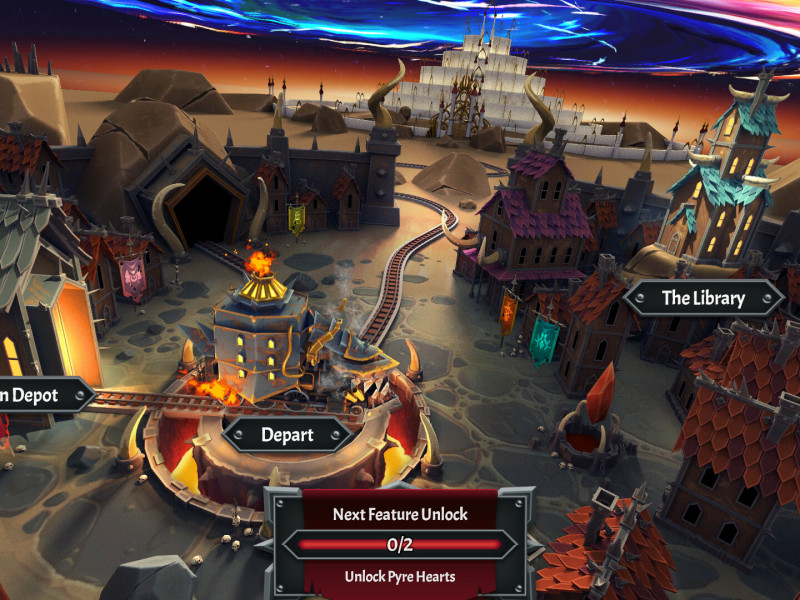This screenshot has height=600, width=800.
Task: Click the Depart button
Action: click(x=287, y=435)
